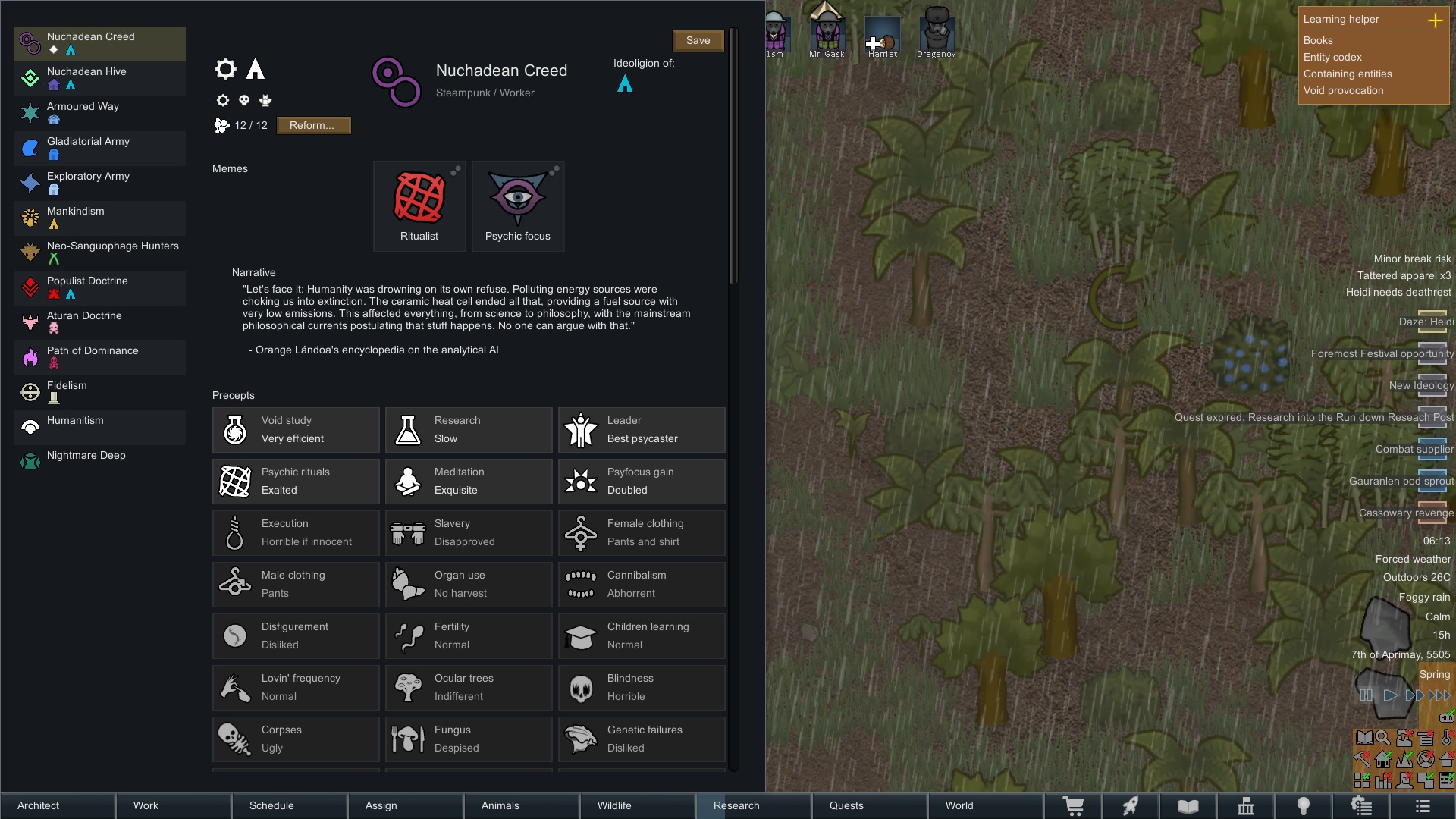This screenshot has height=819, width=1456.
Task: Click the Slavery Disapproved precept
Action: (469, 533)
